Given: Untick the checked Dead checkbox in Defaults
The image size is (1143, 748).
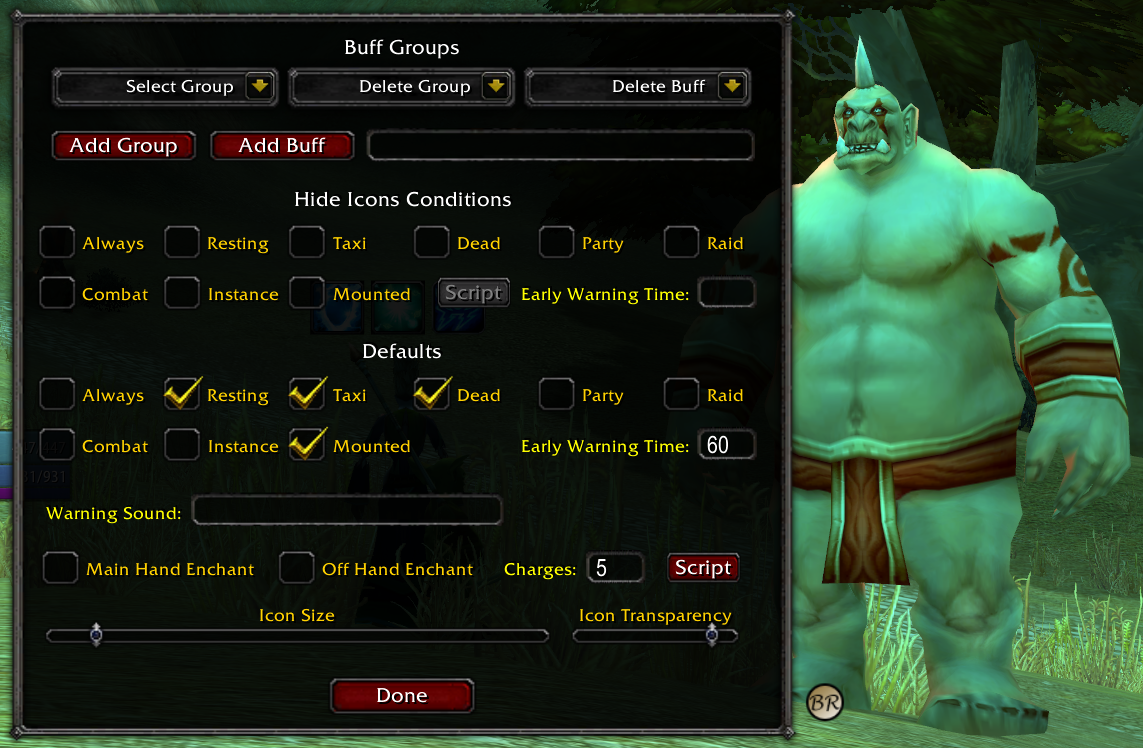Looking at the screenshot, I should click(432, 394).
